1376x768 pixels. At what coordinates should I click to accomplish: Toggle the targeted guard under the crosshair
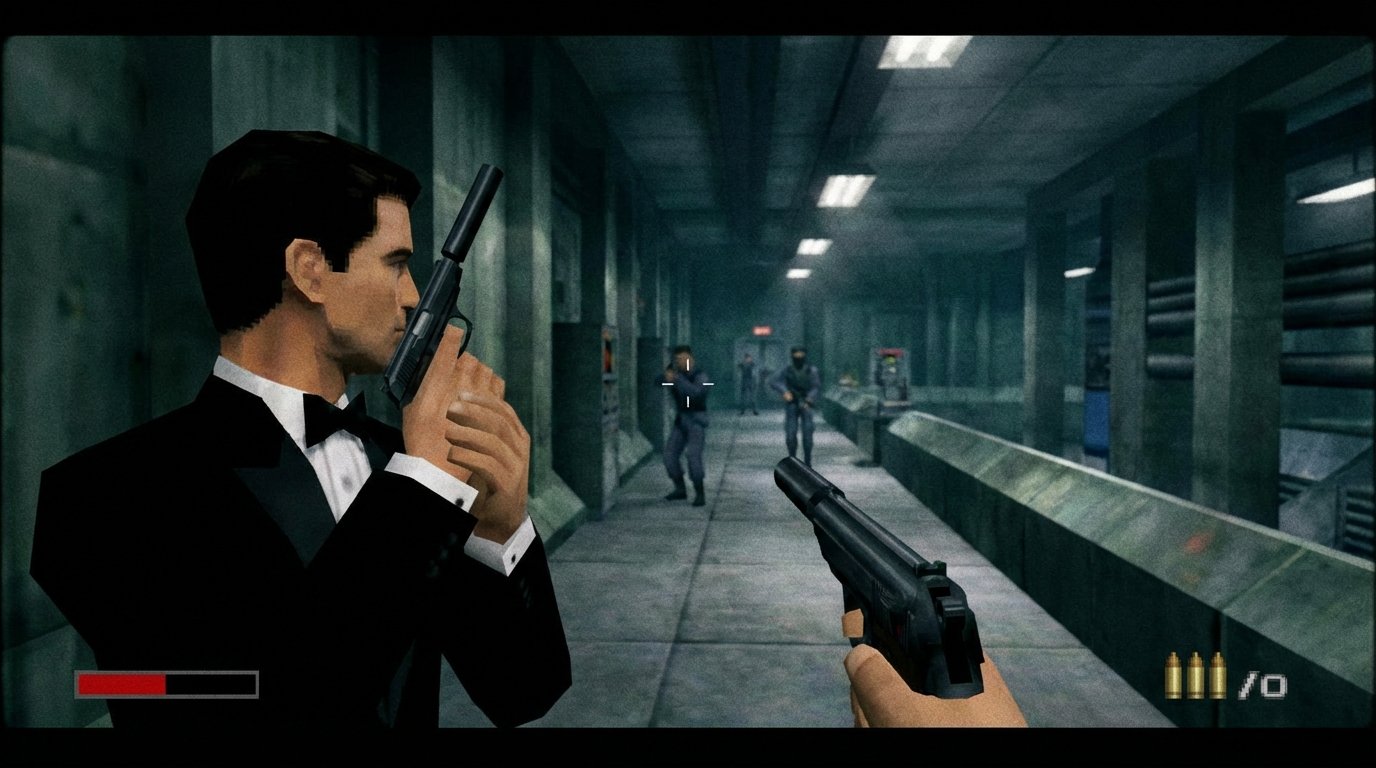(x=686, y=420)
